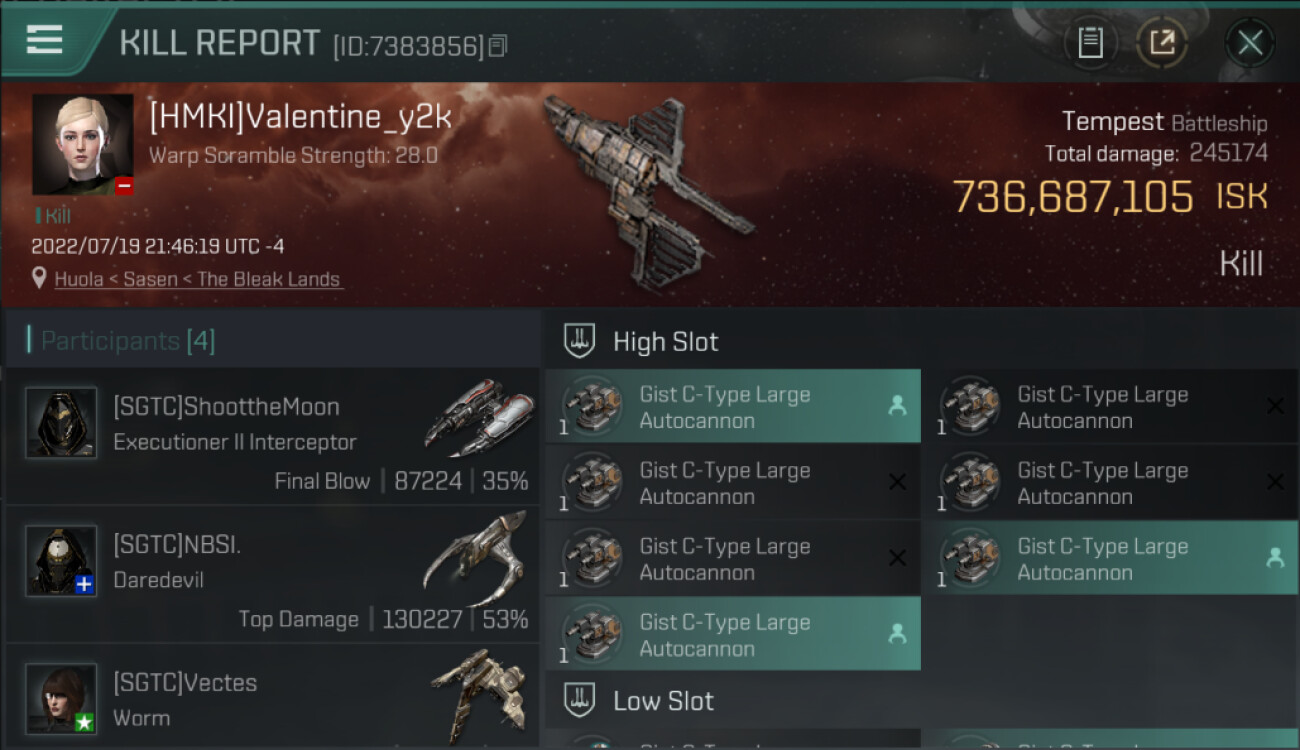1300x750 pixels.
Task: Select ShoottheMoon participant row
Action: click(272, 437)
